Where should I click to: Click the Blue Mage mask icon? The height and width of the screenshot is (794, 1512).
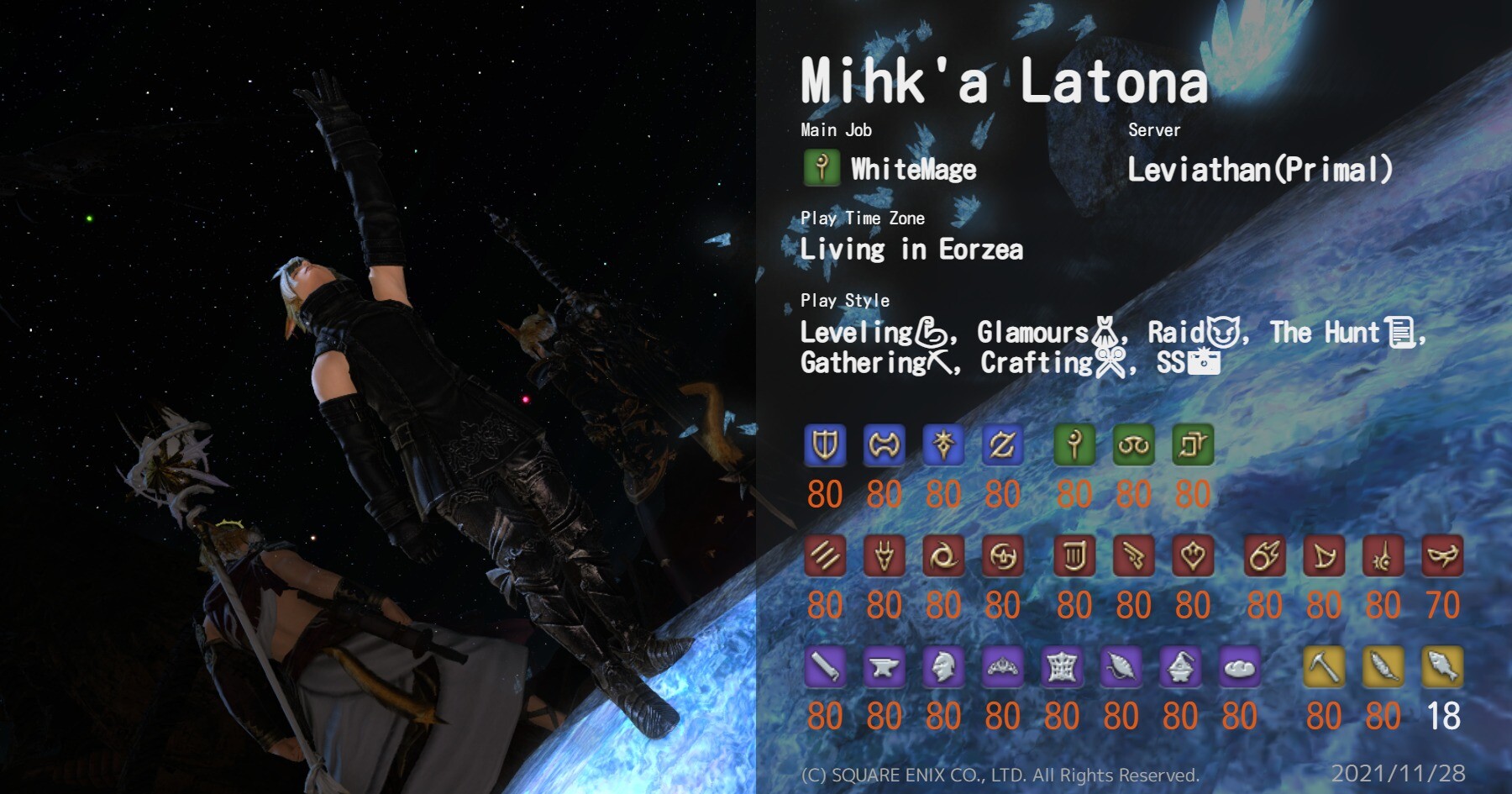click(1442, 555)
